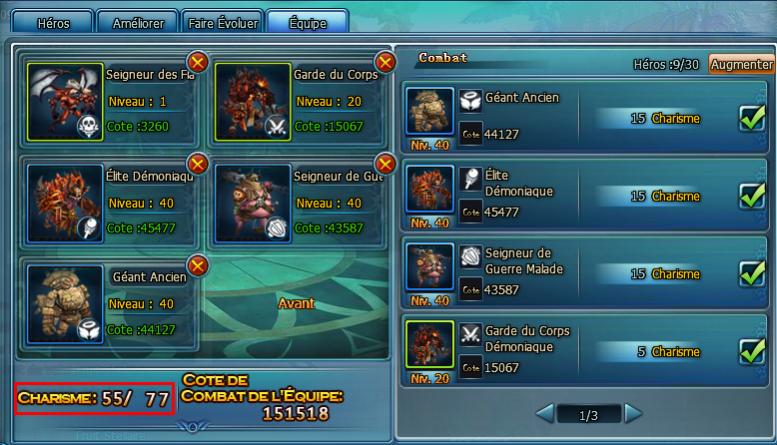
Task: Select Géant Ancien portrait in combat list
Action: [430, 112]
